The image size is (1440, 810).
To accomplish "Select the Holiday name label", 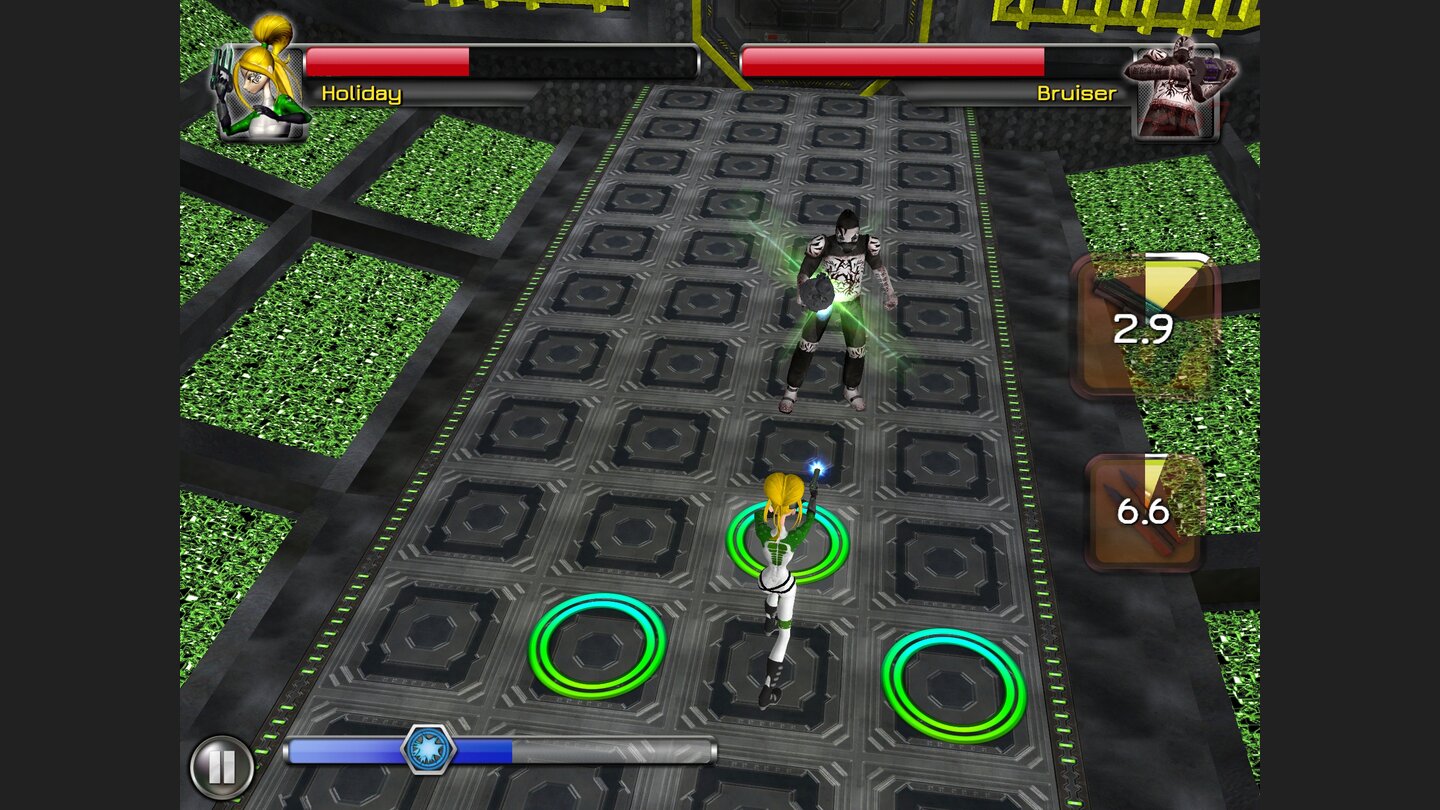I will (x=361, y=93).
